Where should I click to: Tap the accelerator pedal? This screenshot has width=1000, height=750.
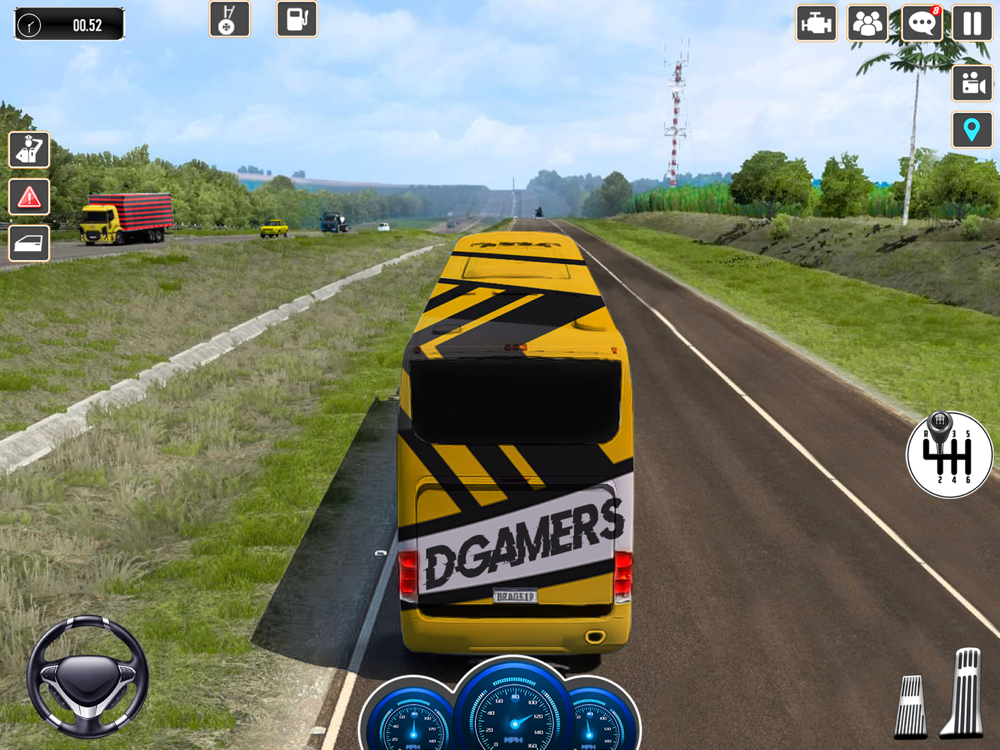tap(966, 692)
